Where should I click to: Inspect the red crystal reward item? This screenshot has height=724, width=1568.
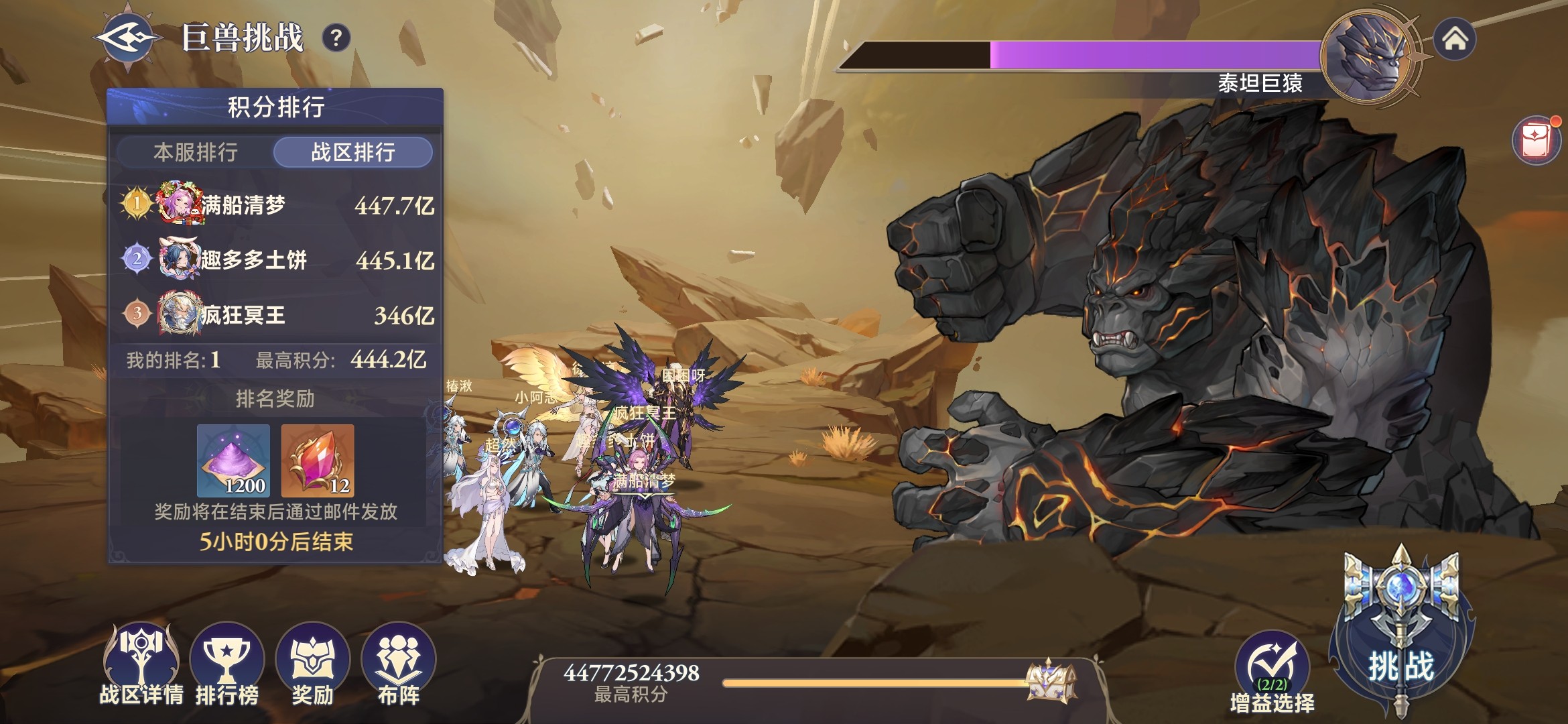[318, 461]
